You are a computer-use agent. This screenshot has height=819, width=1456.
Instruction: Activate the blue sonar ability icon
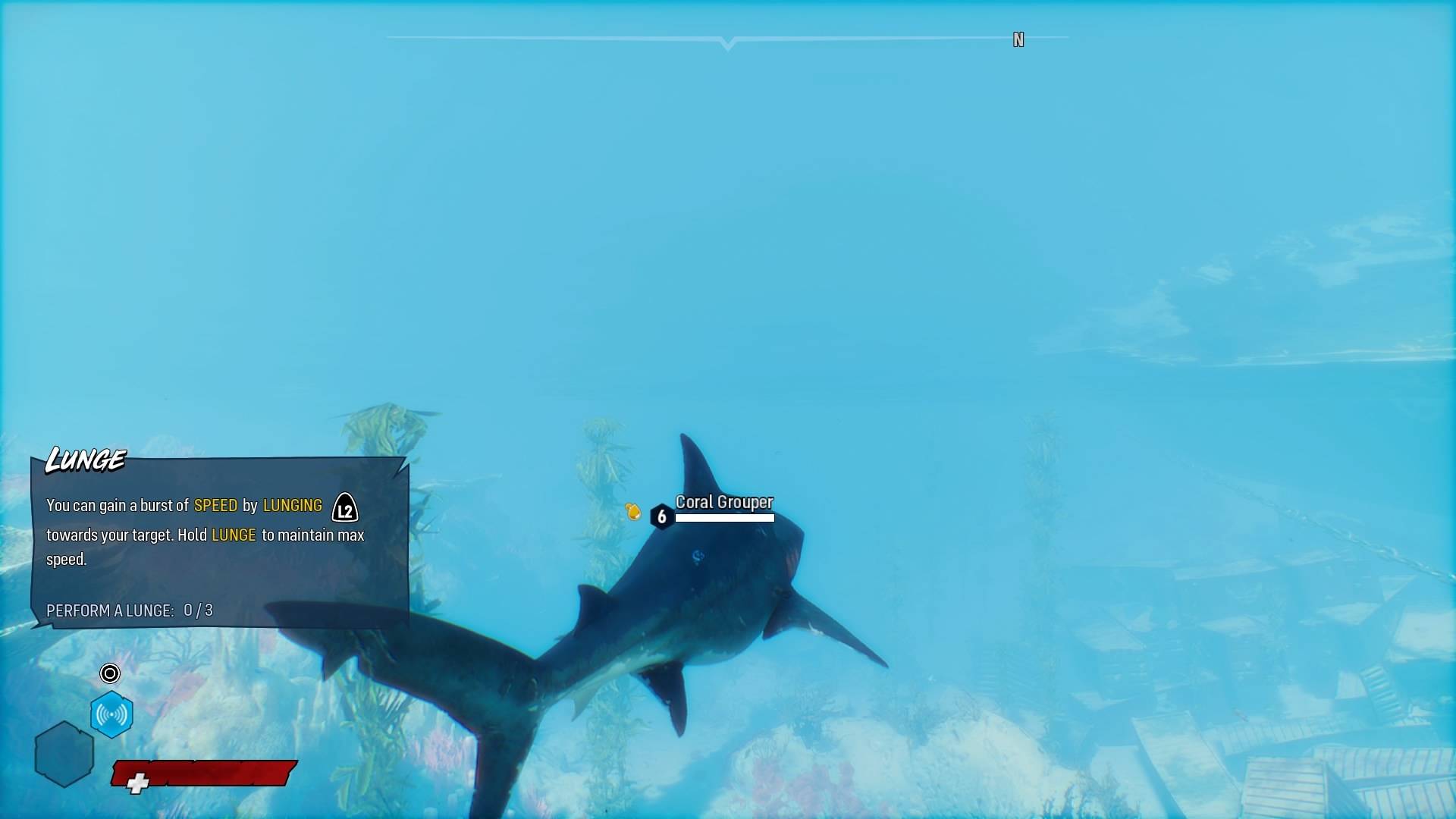pyautogui.click(x=111, y=714)
